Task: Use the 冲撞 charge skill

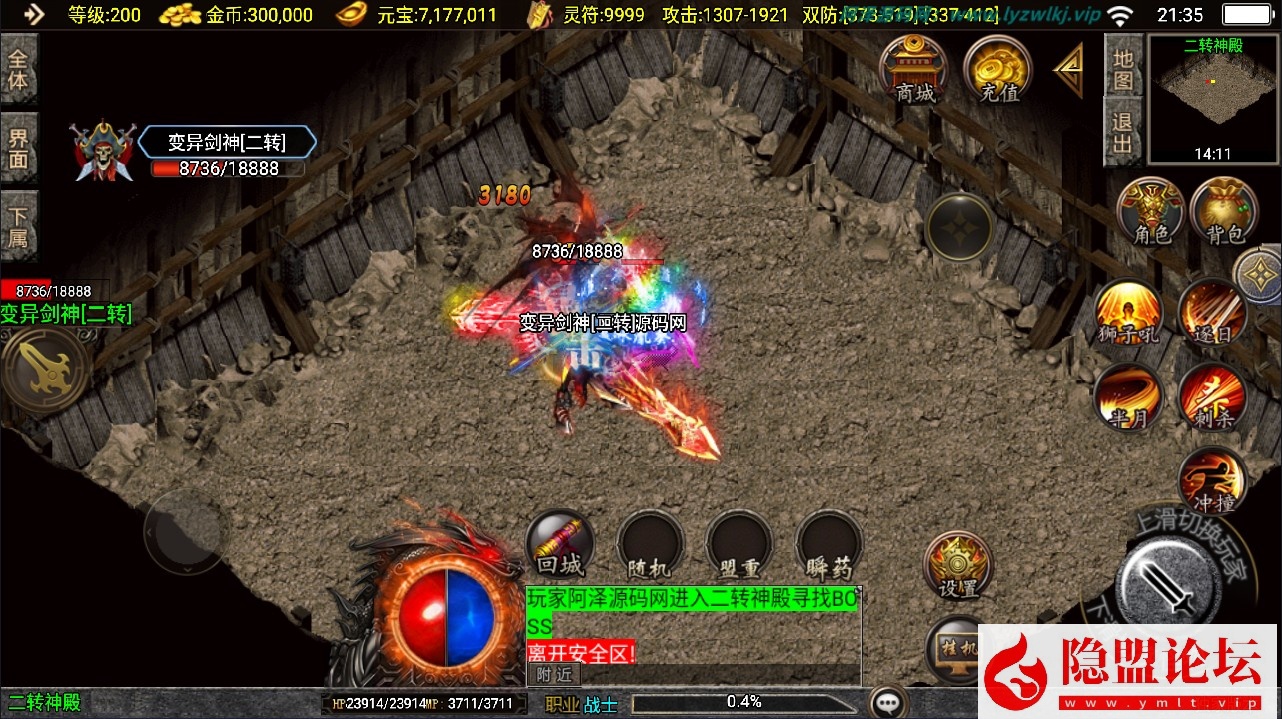Action: point(1212,480)
